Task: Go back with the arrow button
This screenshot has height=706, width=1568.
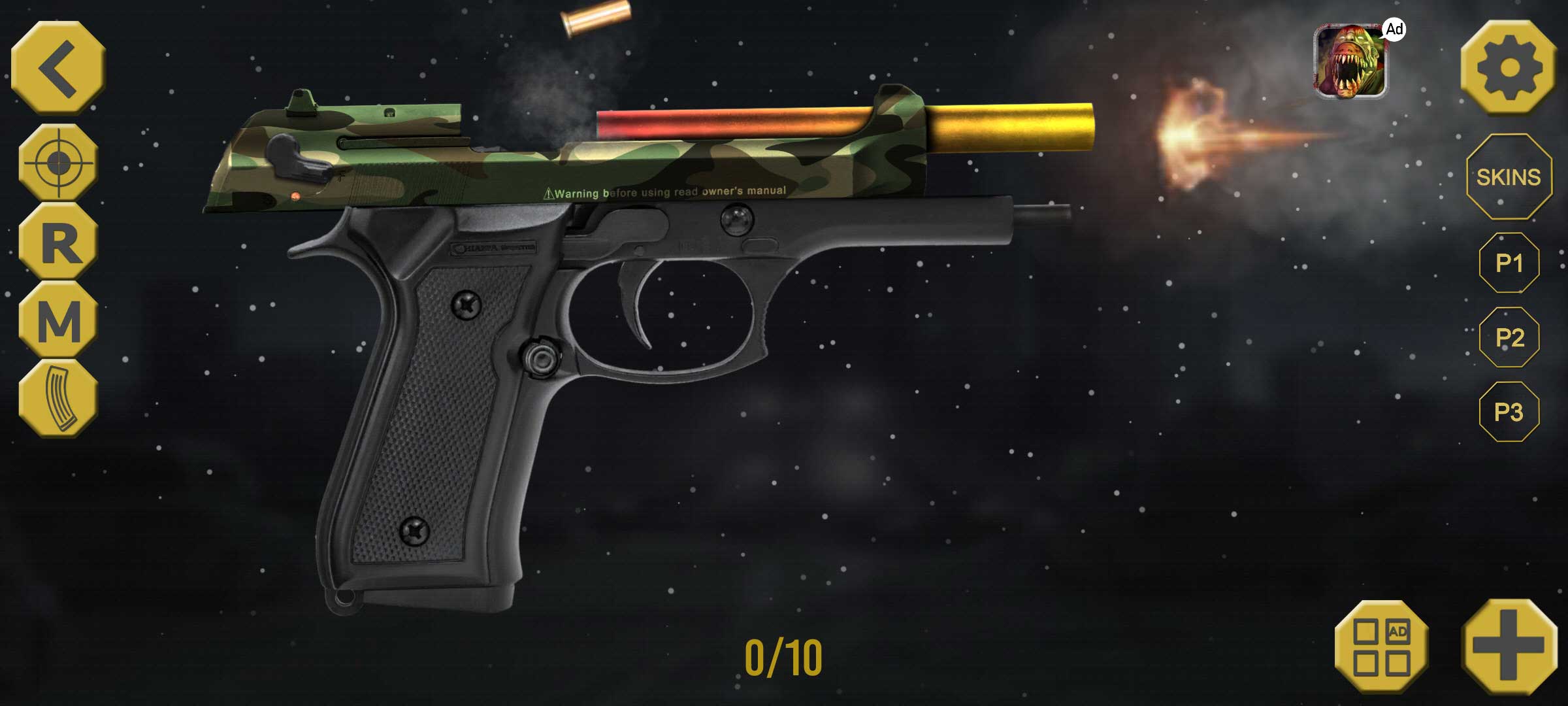Action: (59, 67)
